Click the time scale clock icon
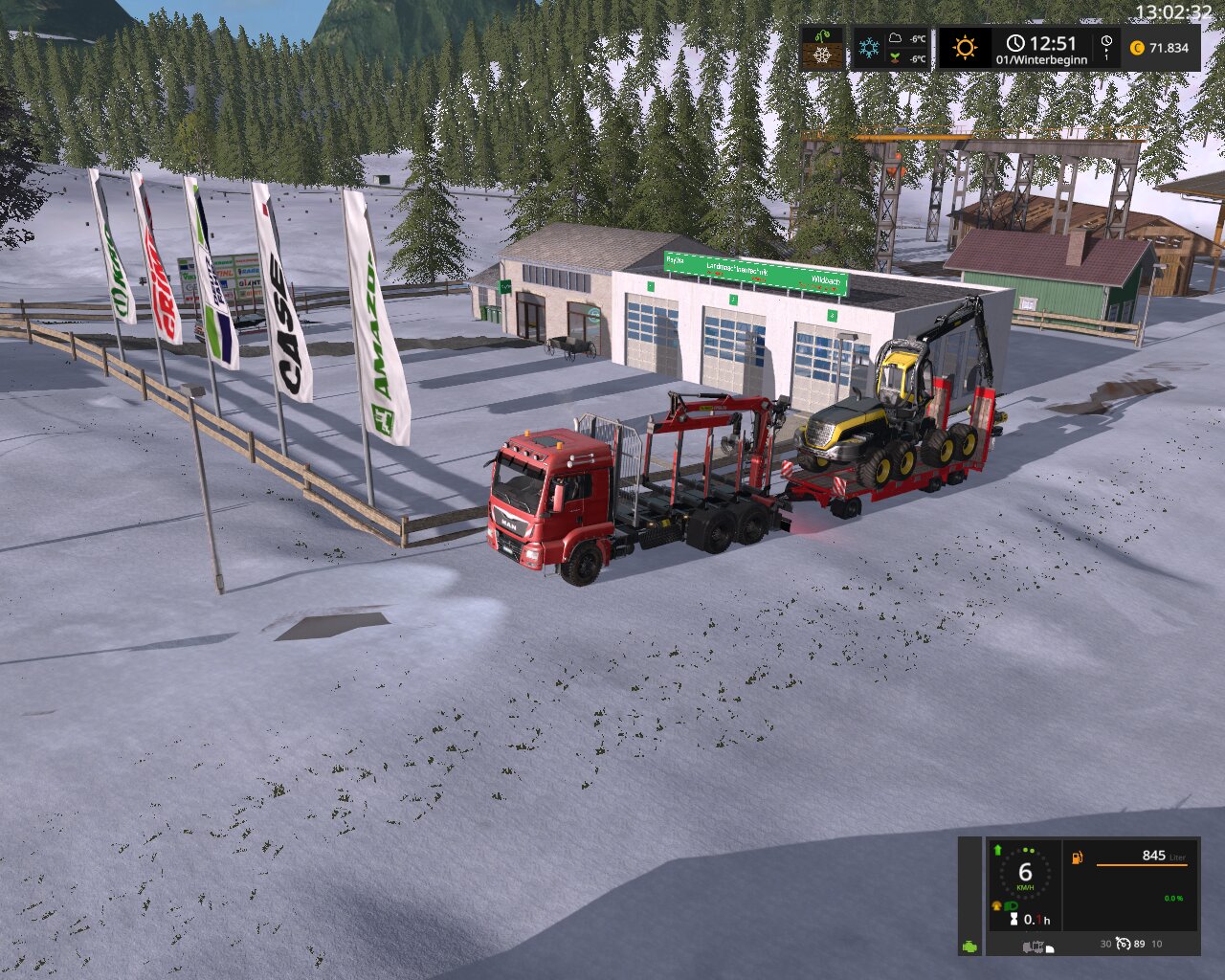This screenshot has width=1225, height=980. [x=1106, y=43]
